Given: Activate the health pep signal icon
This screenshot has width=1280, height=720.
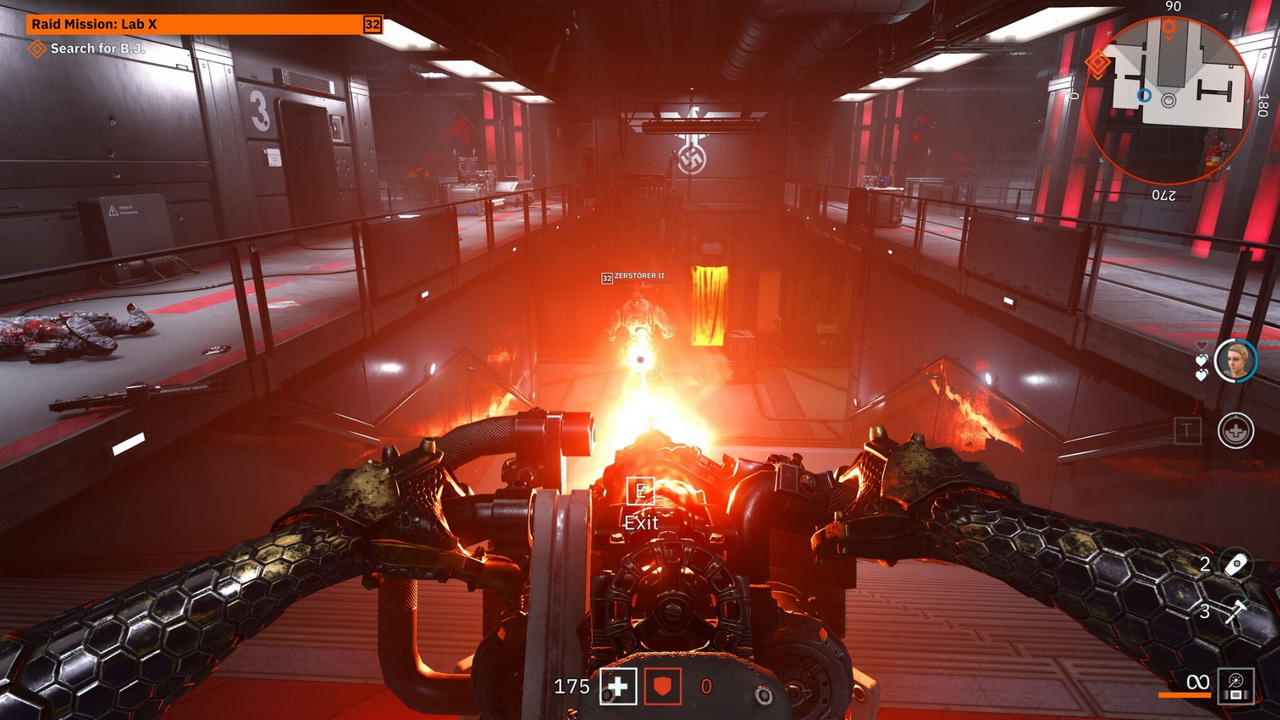Looking at the screenshot, I should (x=1236, y=431).
